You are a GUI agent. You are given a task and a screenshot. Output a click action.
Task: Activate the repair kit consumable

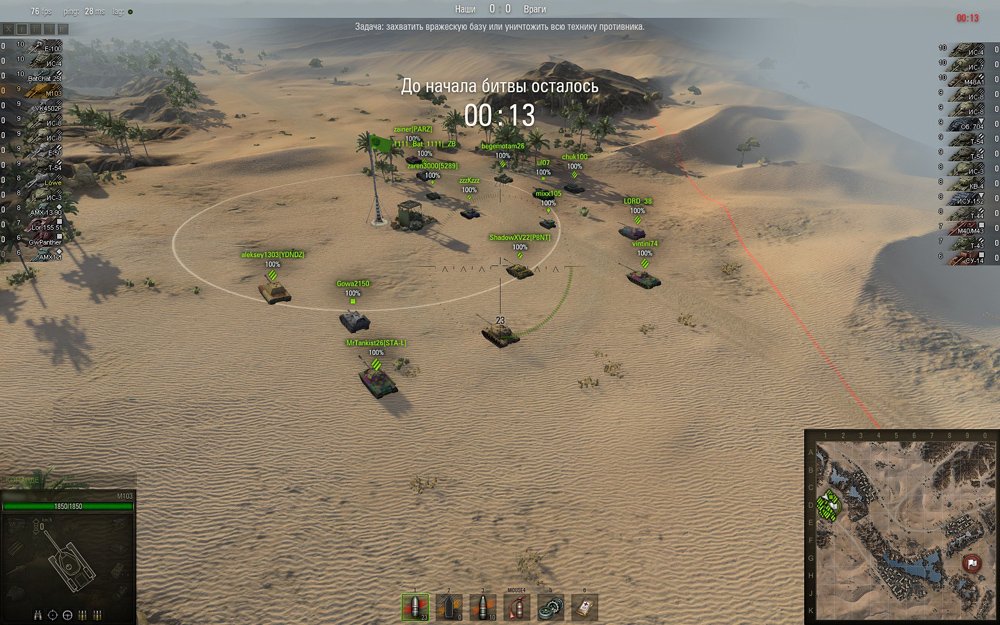click(550, 606)
